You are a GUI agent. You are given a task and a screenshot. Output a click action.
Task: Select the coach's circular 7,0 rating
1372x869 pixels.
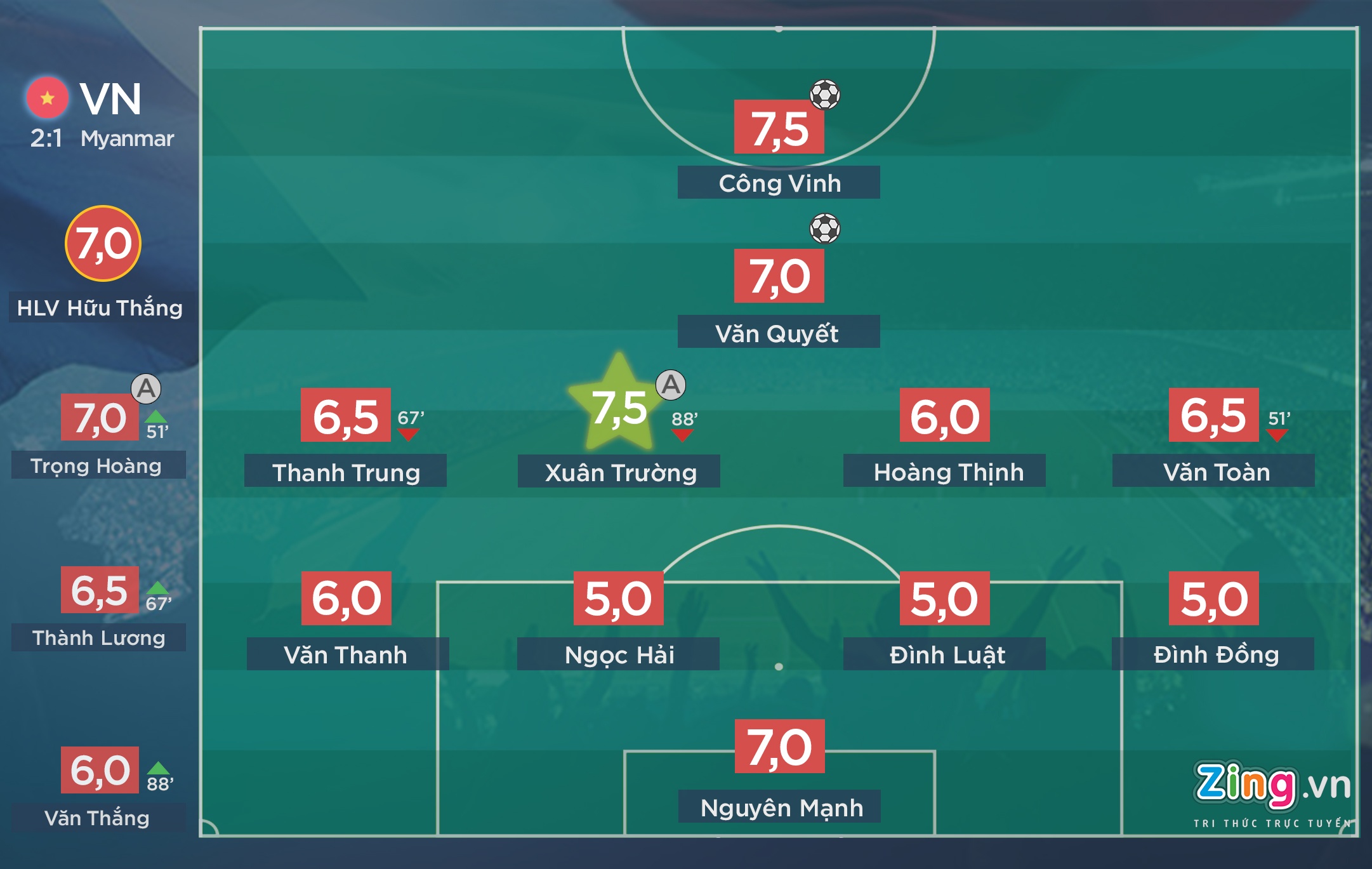point(103,244)
